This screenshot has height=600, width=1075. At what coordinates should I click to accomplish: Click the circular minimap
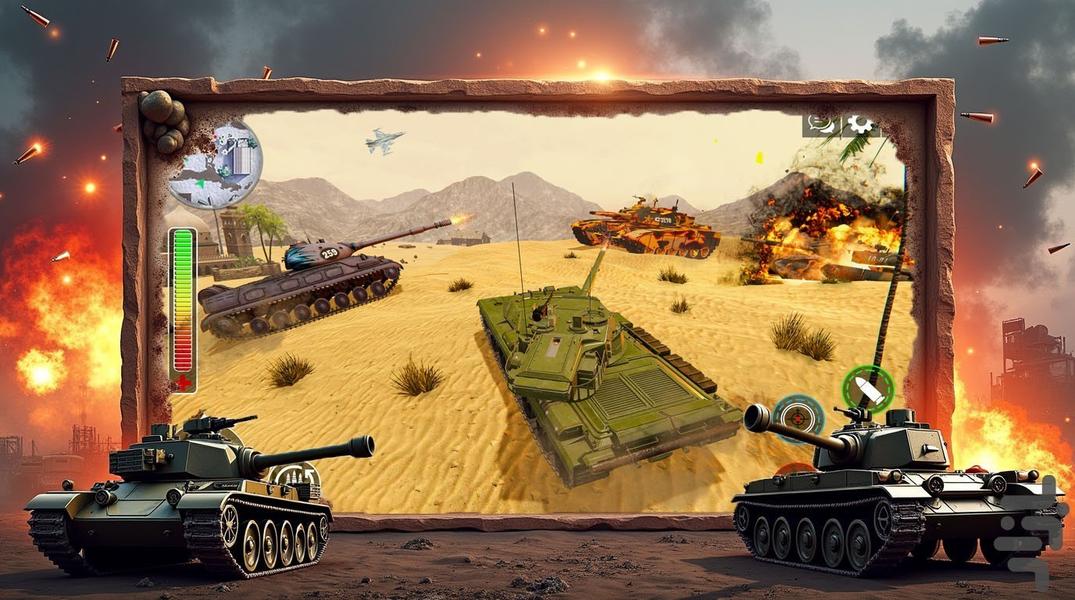pos(215,163)
